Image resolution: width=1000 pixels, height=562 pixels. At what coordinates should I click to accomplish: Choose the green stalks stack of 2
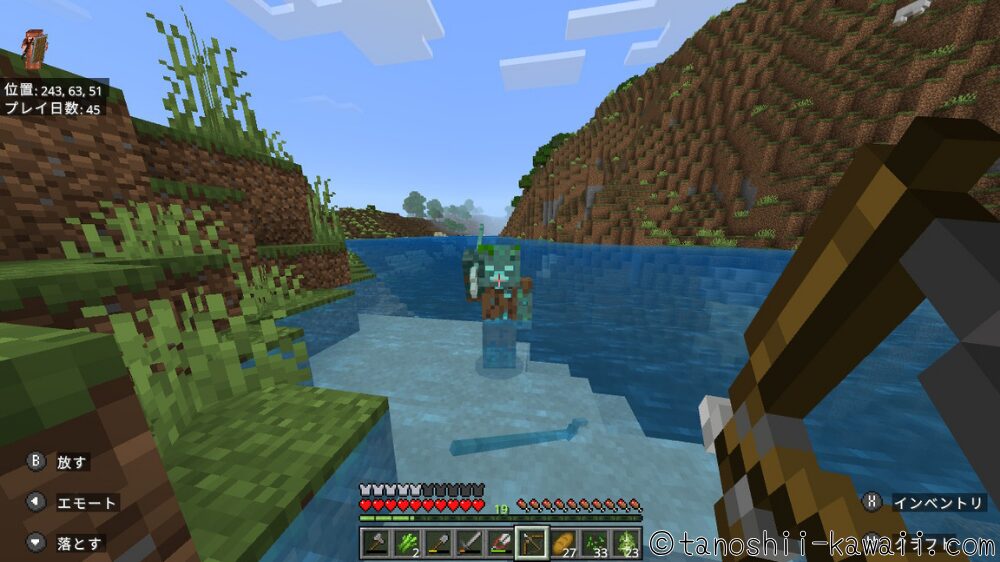click(x=407, y=542)
